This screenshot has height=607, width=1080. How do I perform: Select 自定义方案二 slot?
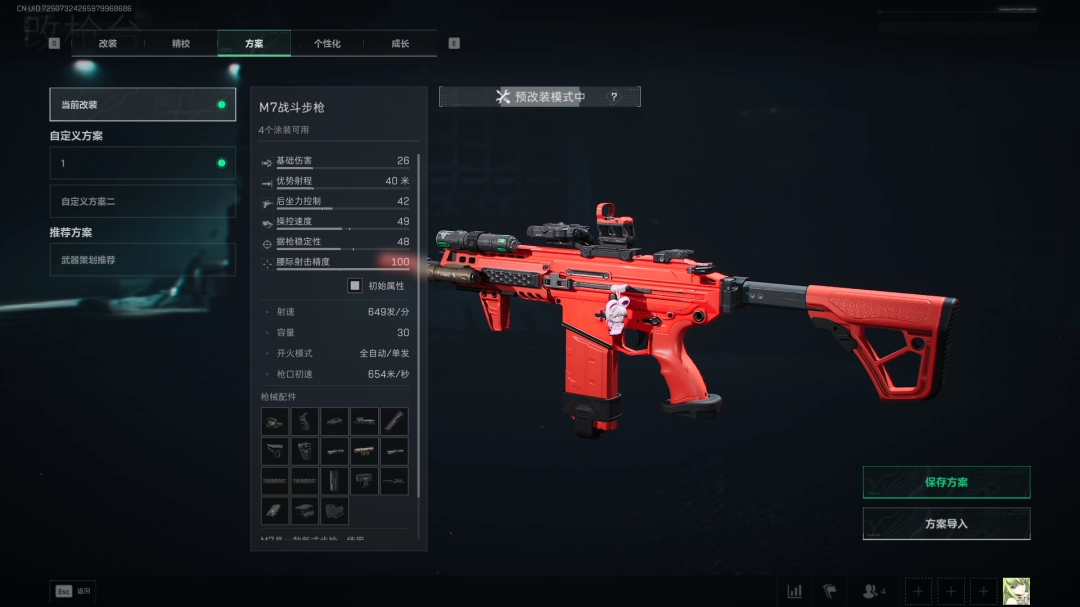[x=142, y=201]
